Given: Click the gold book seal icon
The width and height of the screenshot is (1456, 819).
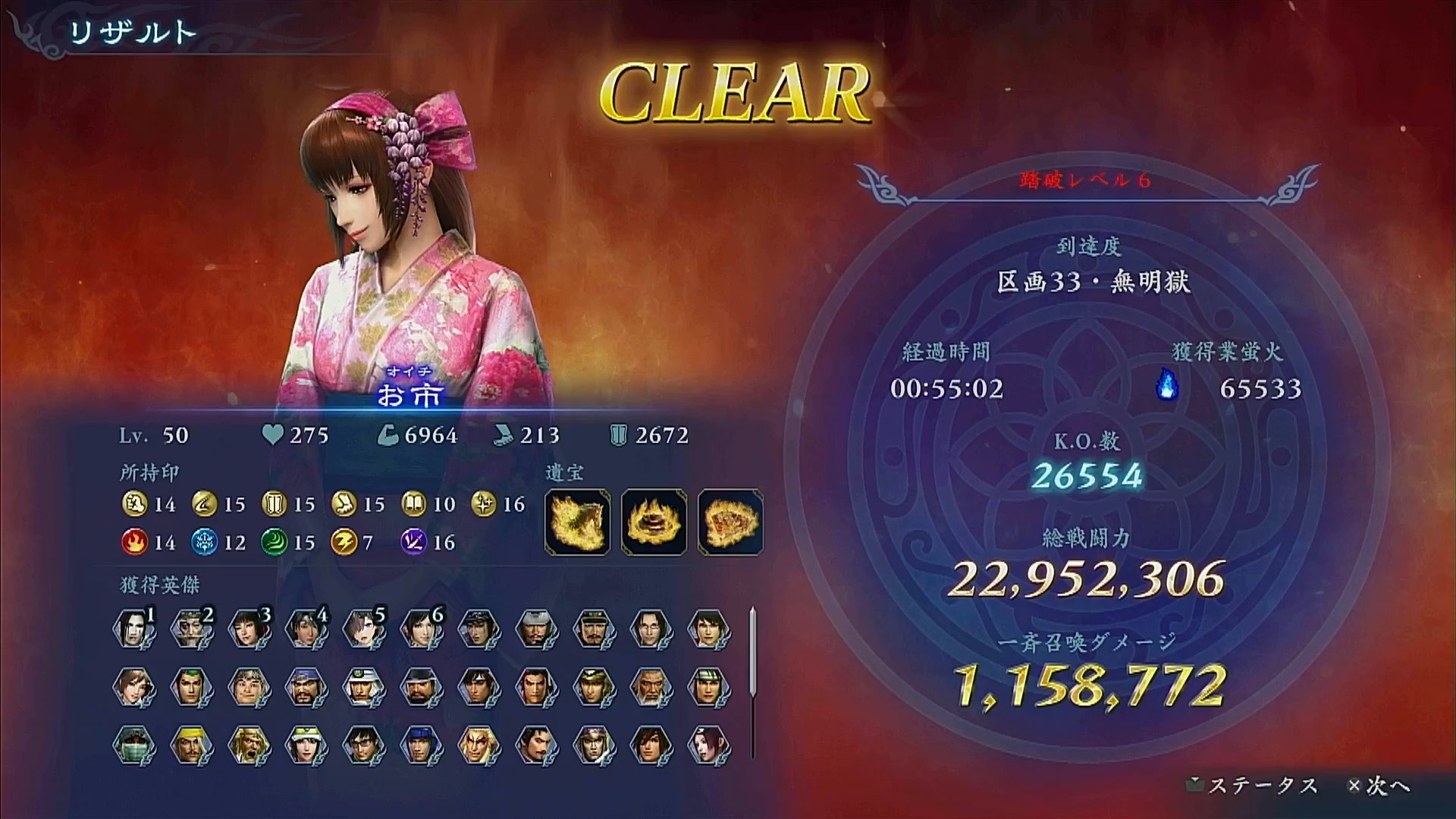Looking at the screenshot, I should pyautogui.click(x=413, y=504).
